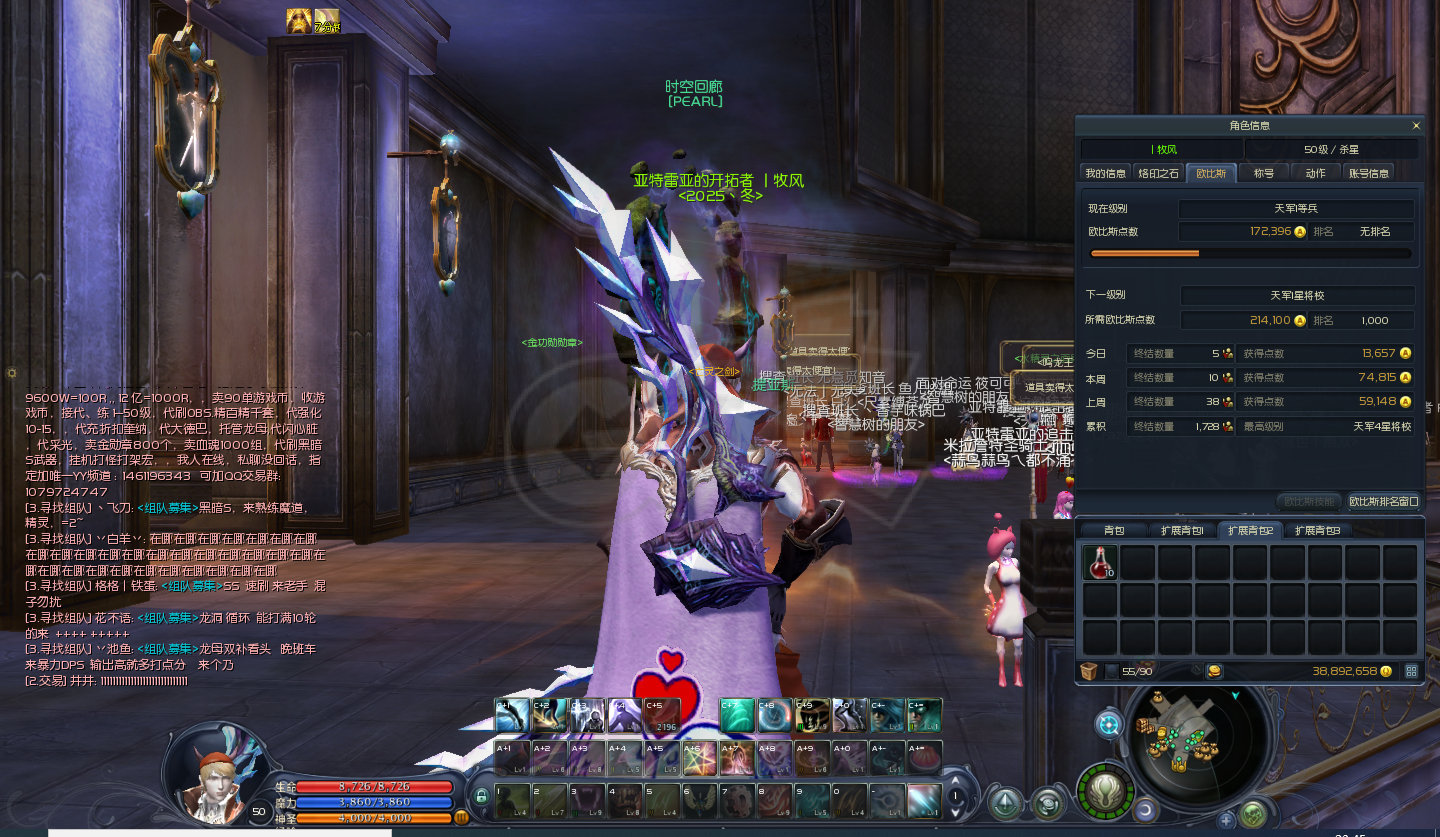Image resolution: width=1440 pixels, height=837 pixels.
Task: Activate the A+6 star skill
Action: (x=699, y=758)
